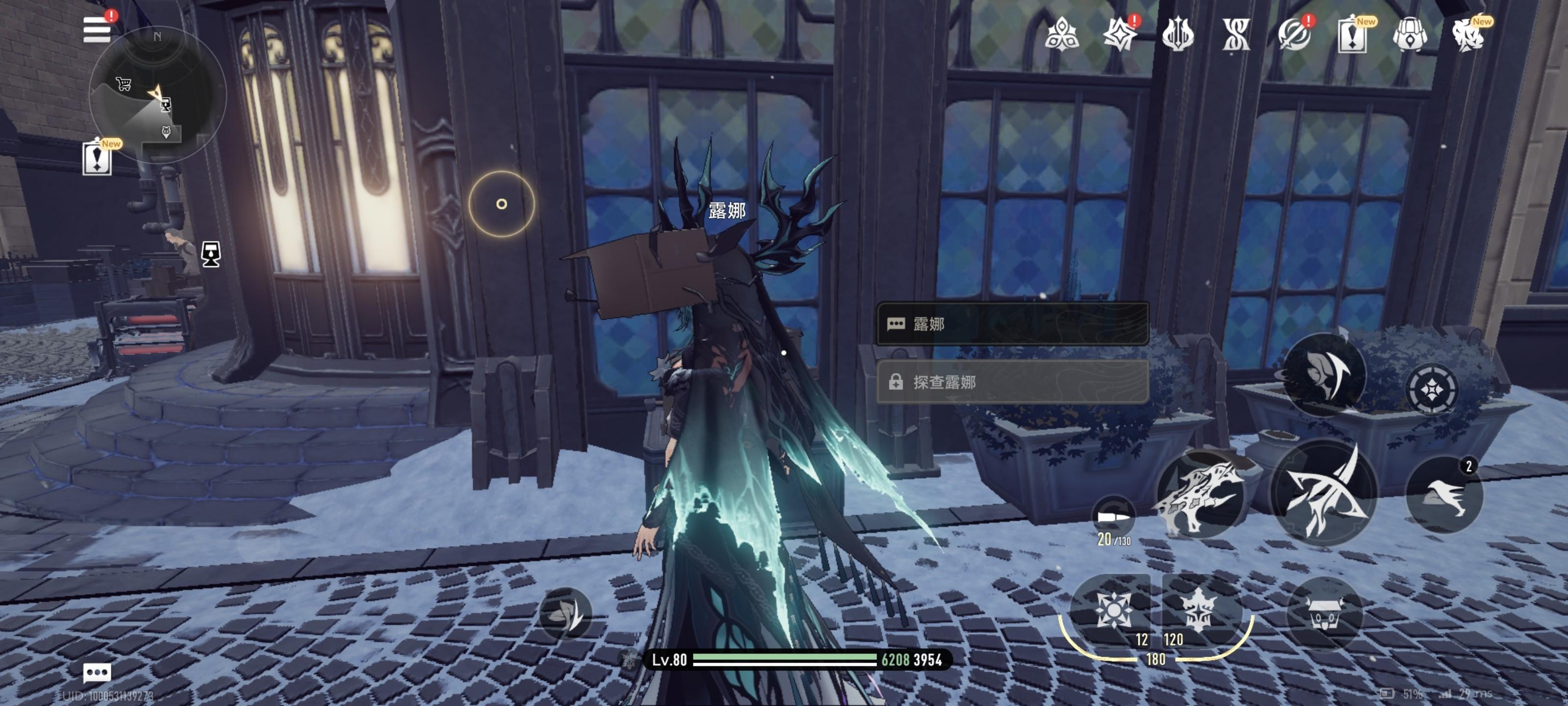1568x706 pixels.
Task: Select the locked 探查露娜 option
Action: [x=1012, y=382]
